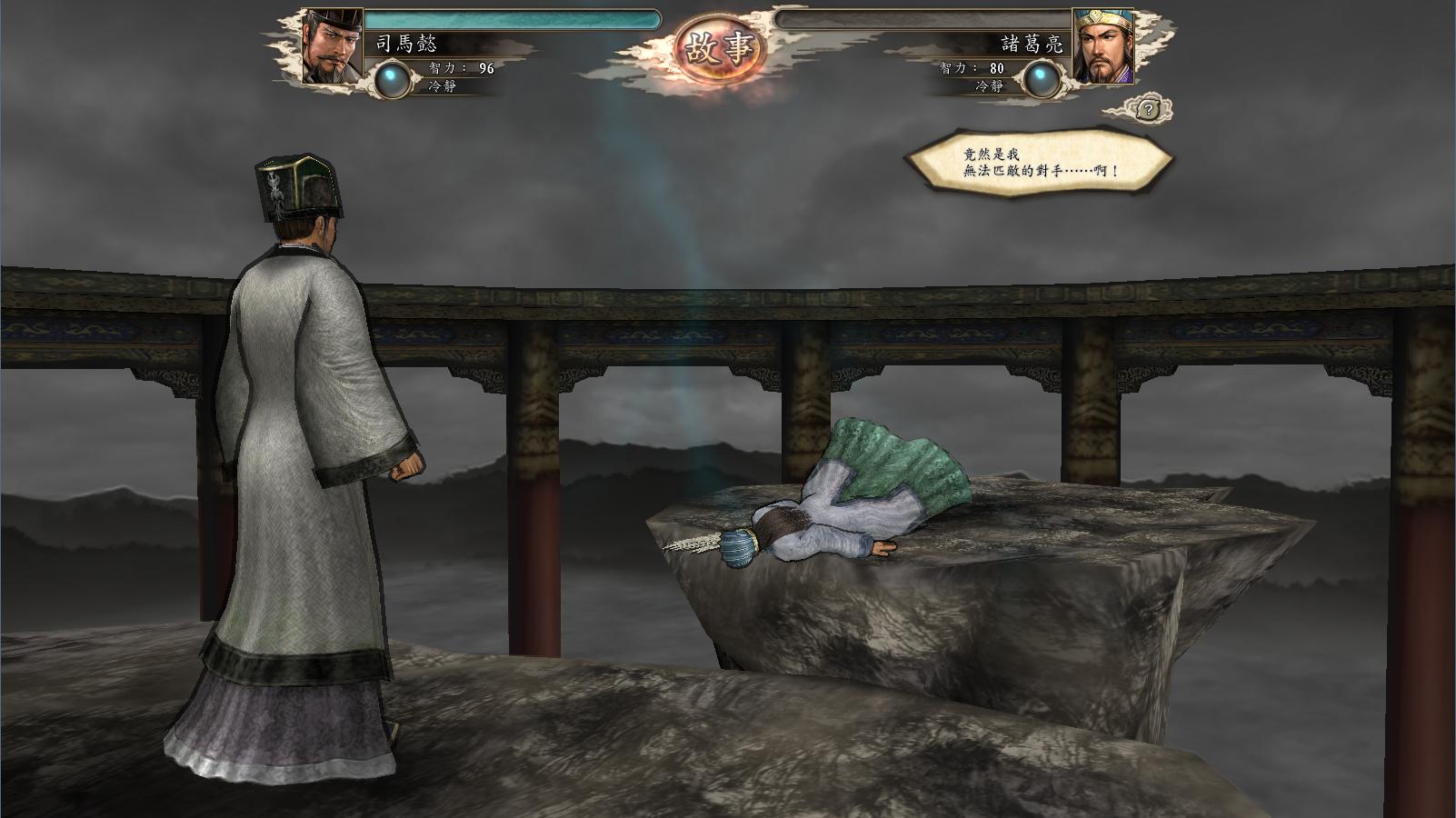Click the blue orb beside Sima Yi's portrait

[394, 78]
